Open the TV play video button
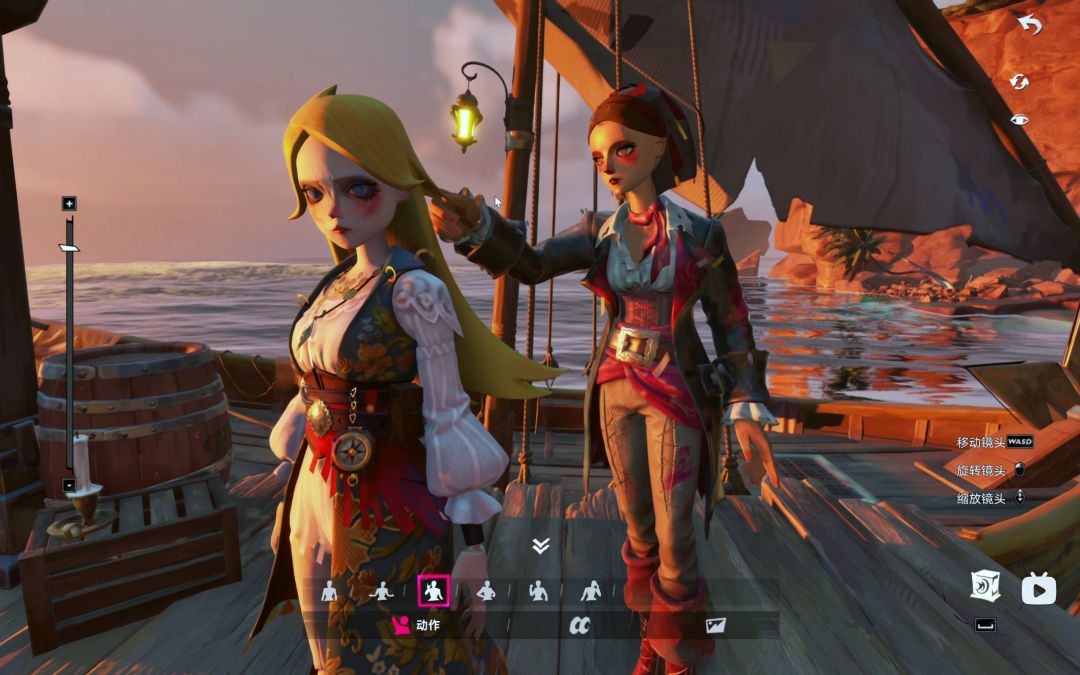Viewport: 1080px width, 675px height. 1038,589
